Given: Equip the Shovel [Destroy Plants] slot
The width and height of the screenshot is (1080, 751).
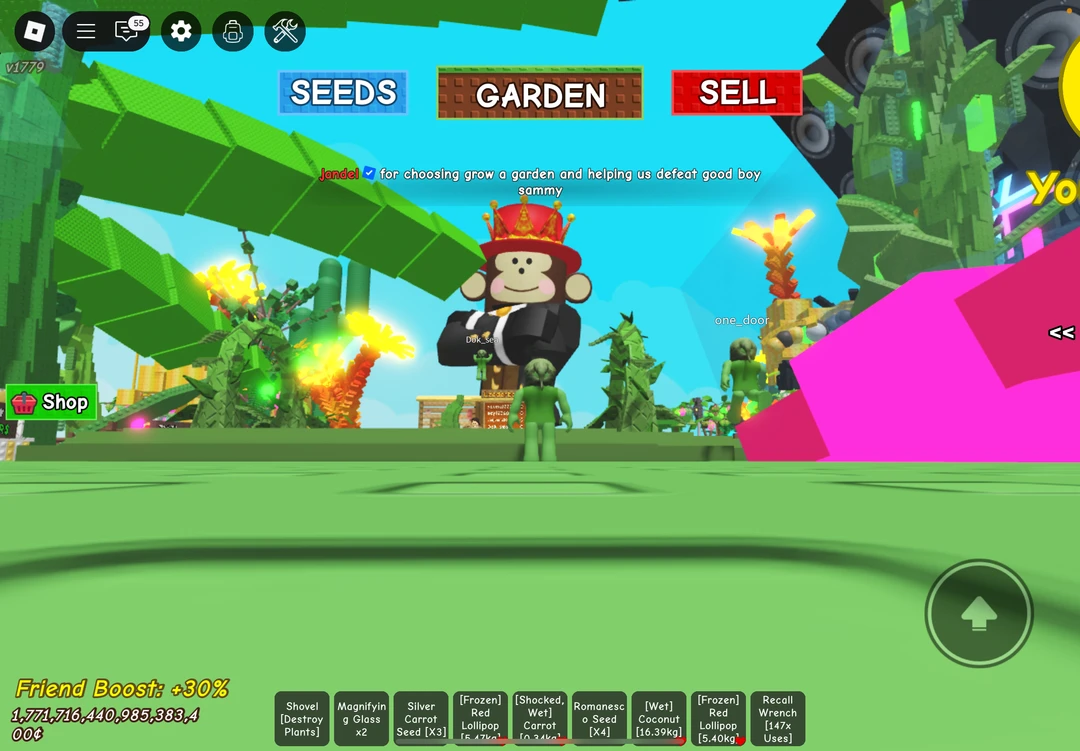Looking at the screenshot, I should (302, 718).
